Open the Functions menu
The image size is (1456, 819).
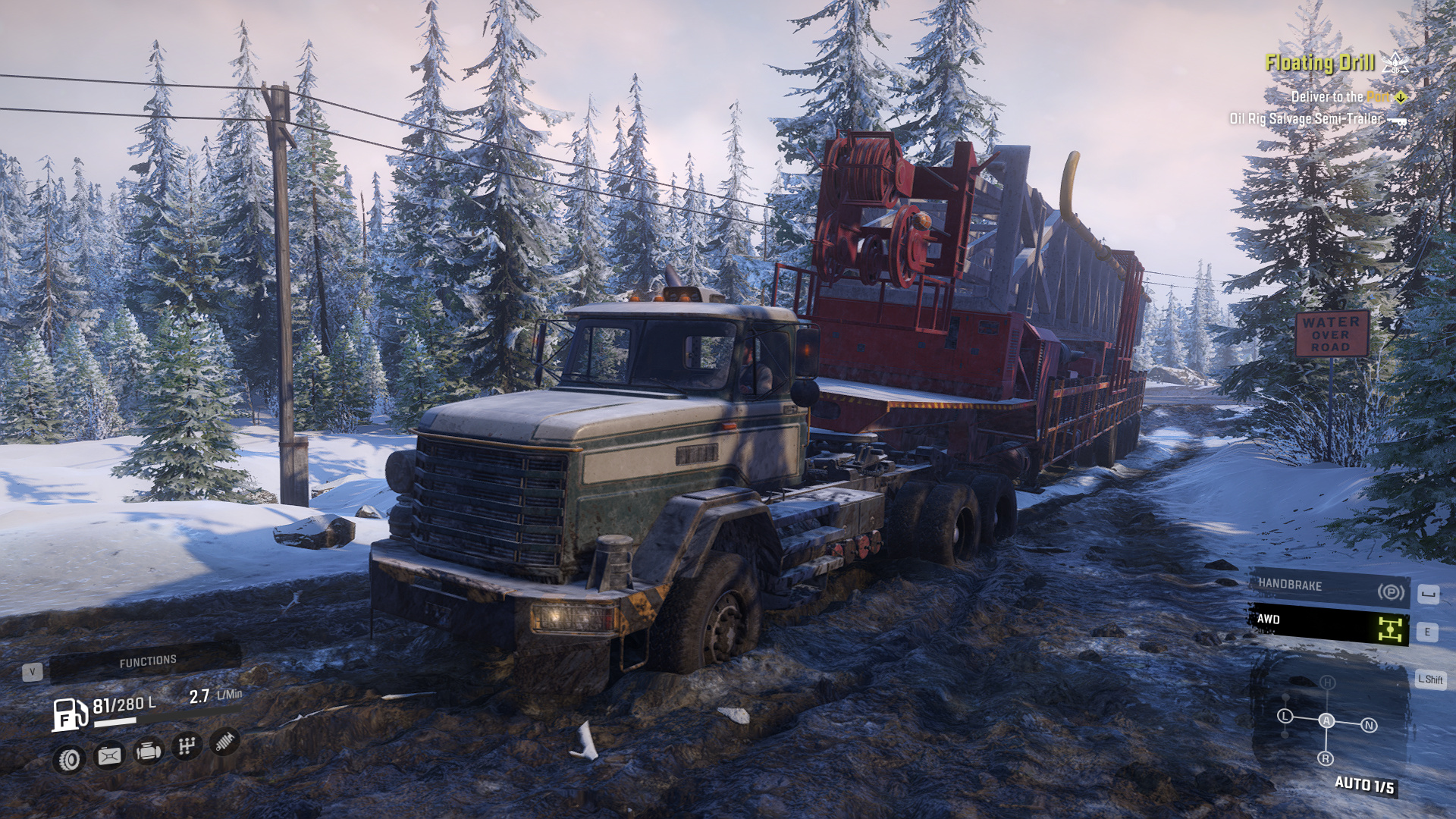146,662
